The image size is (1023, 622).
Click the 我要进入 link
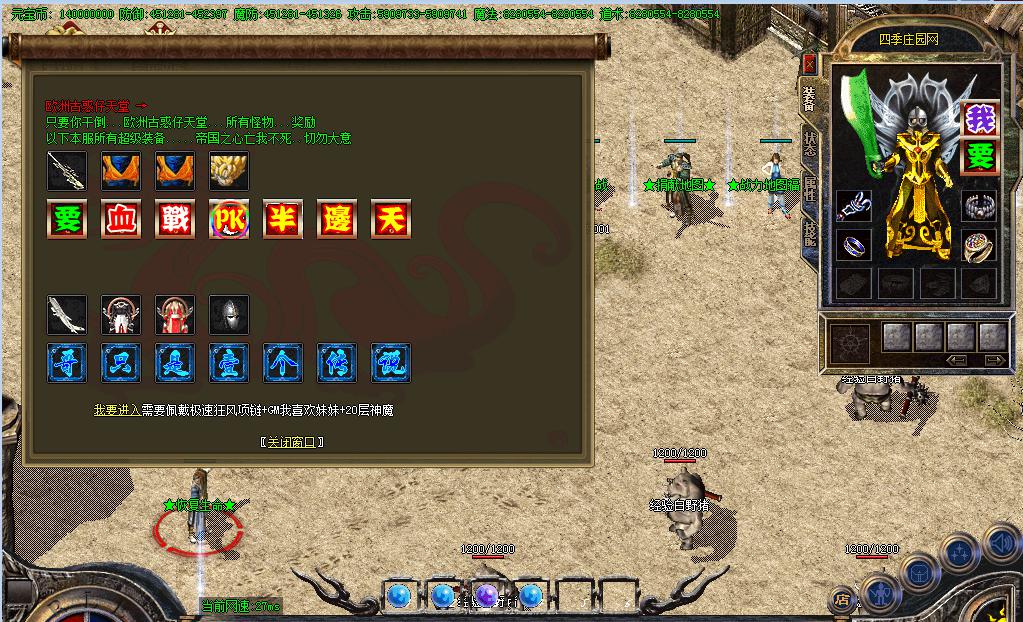(x=117, y=410)
